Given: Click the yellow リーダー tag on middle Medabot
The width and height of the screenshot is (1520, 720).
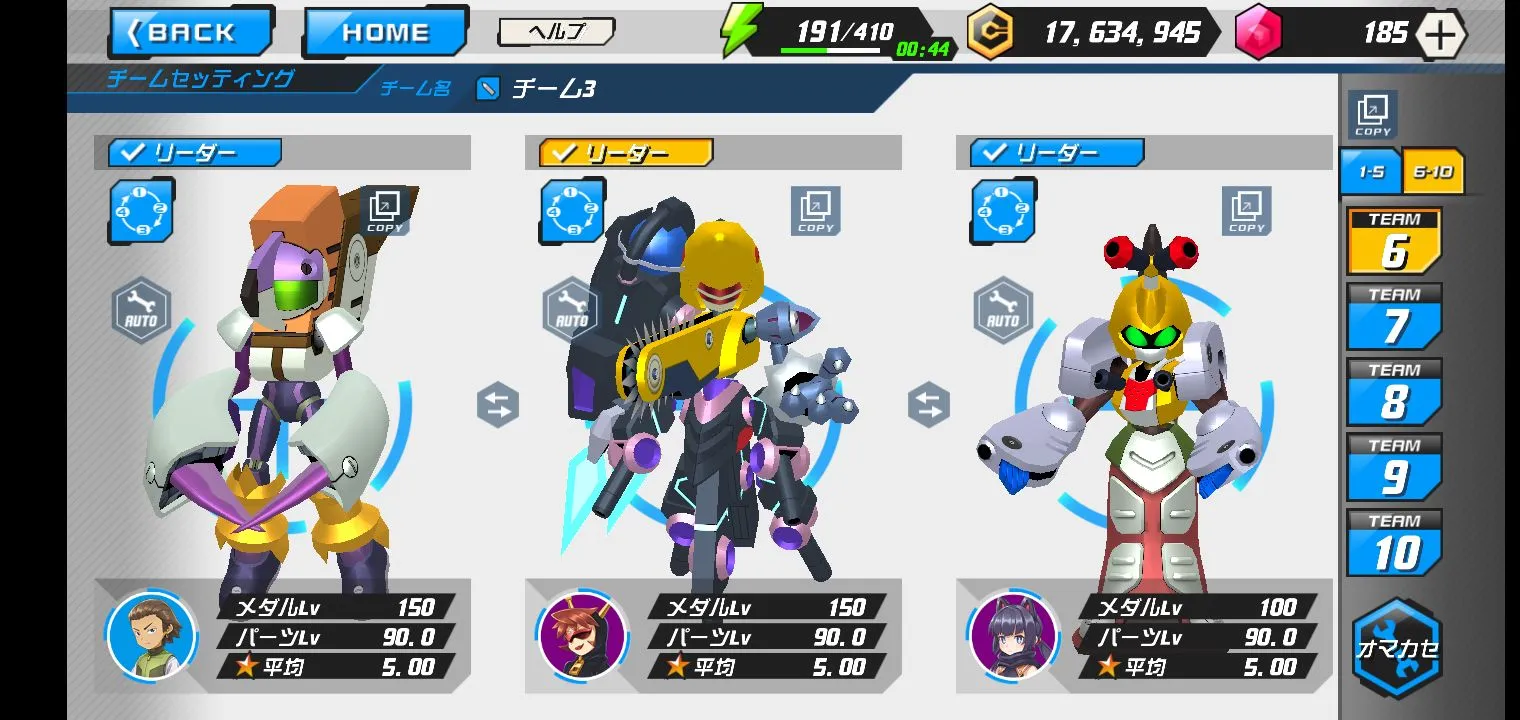Looking at the screenshot, I should [626, 153].
